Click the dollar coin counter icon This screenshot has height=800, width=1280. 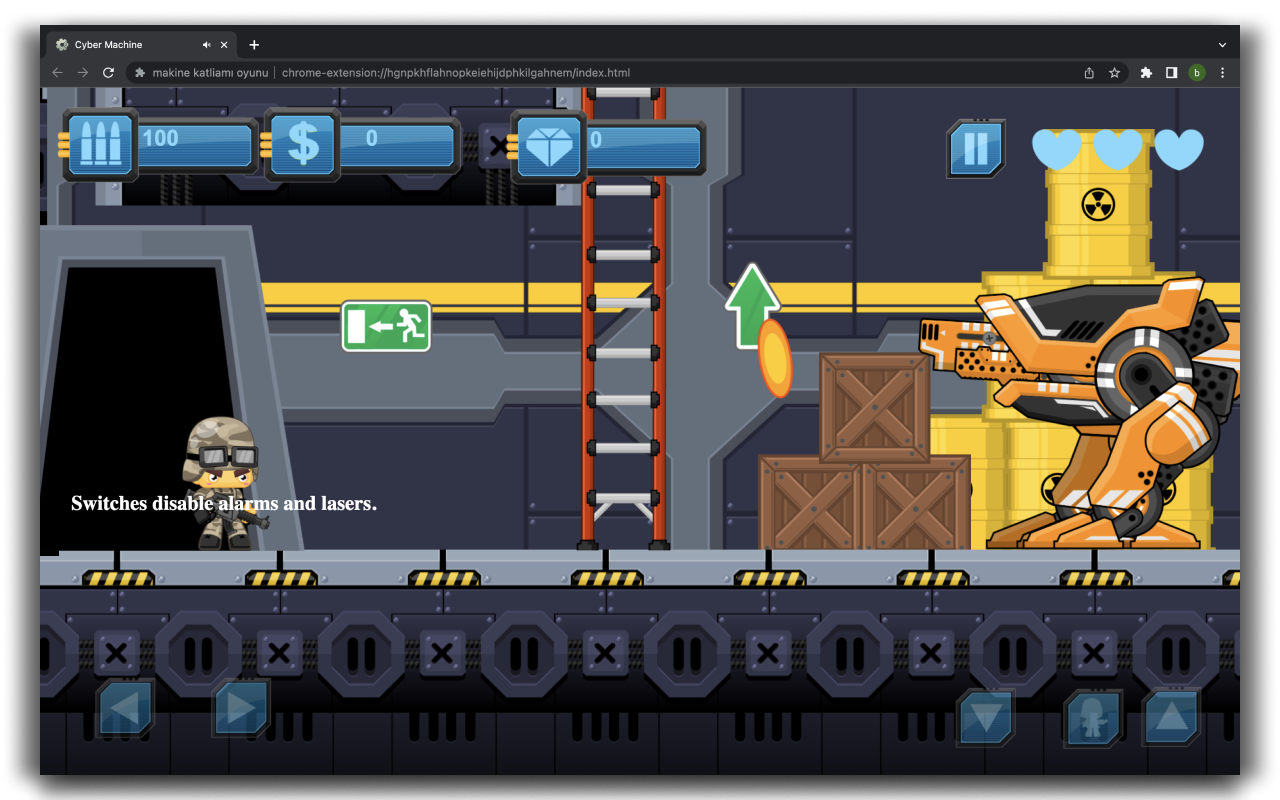303,145
